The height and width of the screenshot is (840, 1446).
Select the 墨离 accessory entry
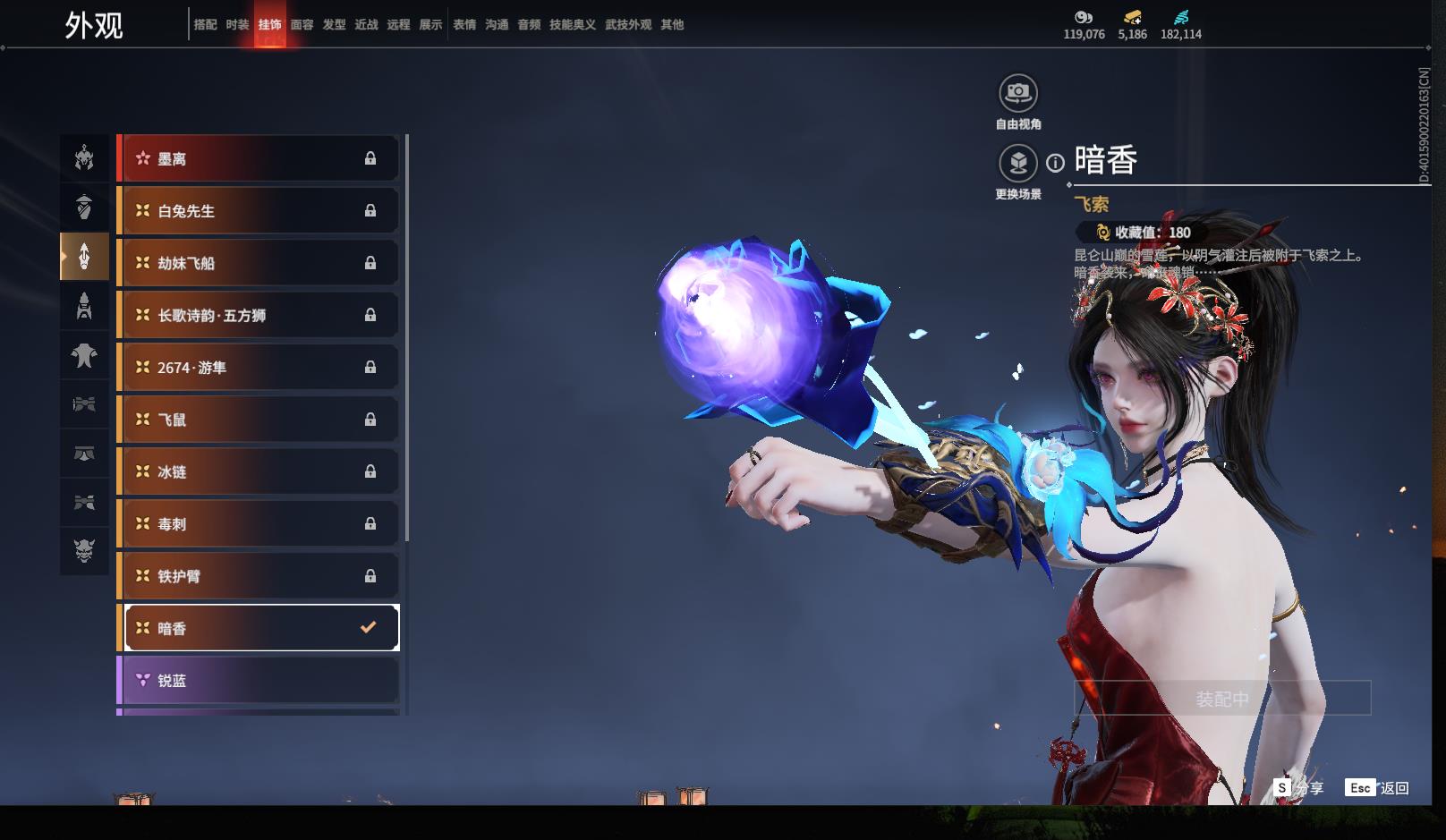click(258, 159)
